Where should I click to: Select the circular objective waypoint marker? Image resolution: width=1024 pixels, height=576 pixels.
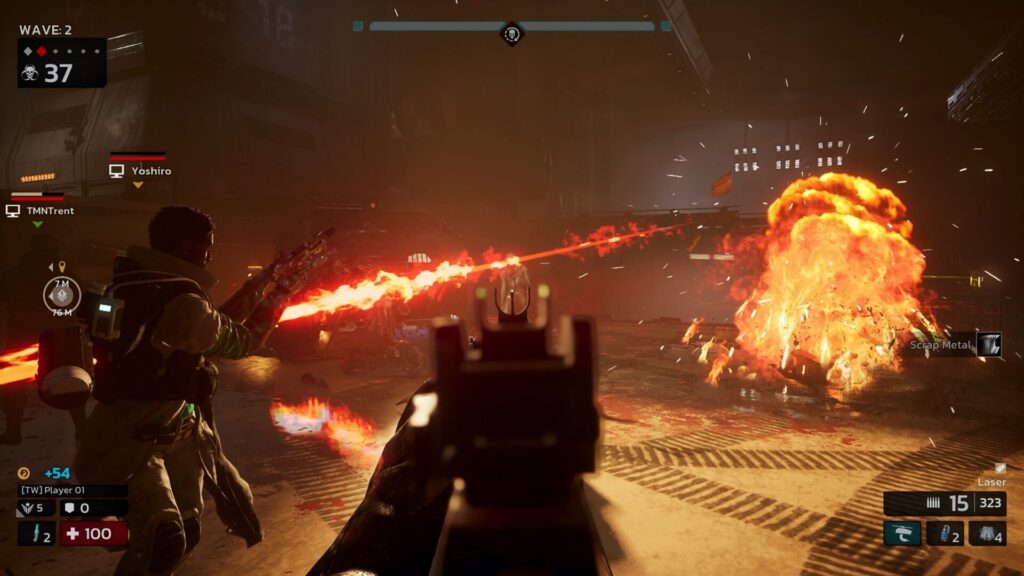[x=62, y=294]
